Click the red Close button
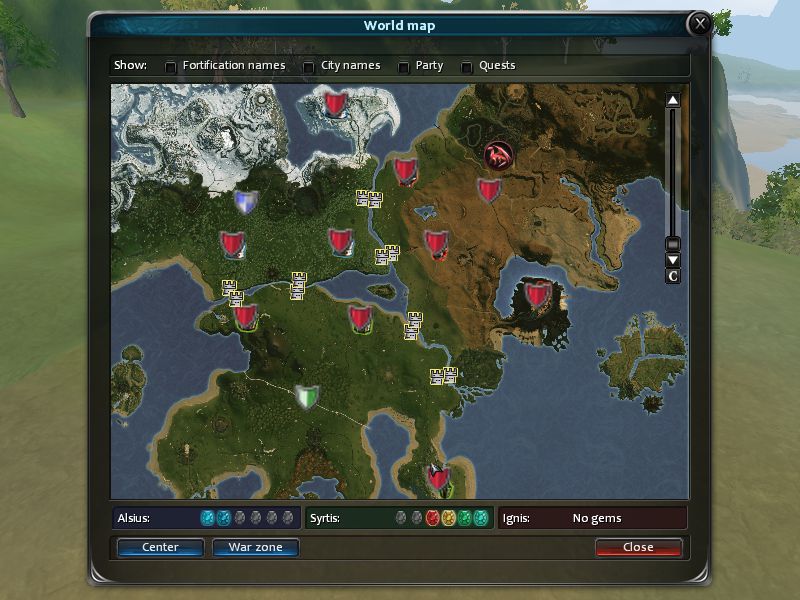This screenshot has height=600, width=800. [x=638, y=547]
